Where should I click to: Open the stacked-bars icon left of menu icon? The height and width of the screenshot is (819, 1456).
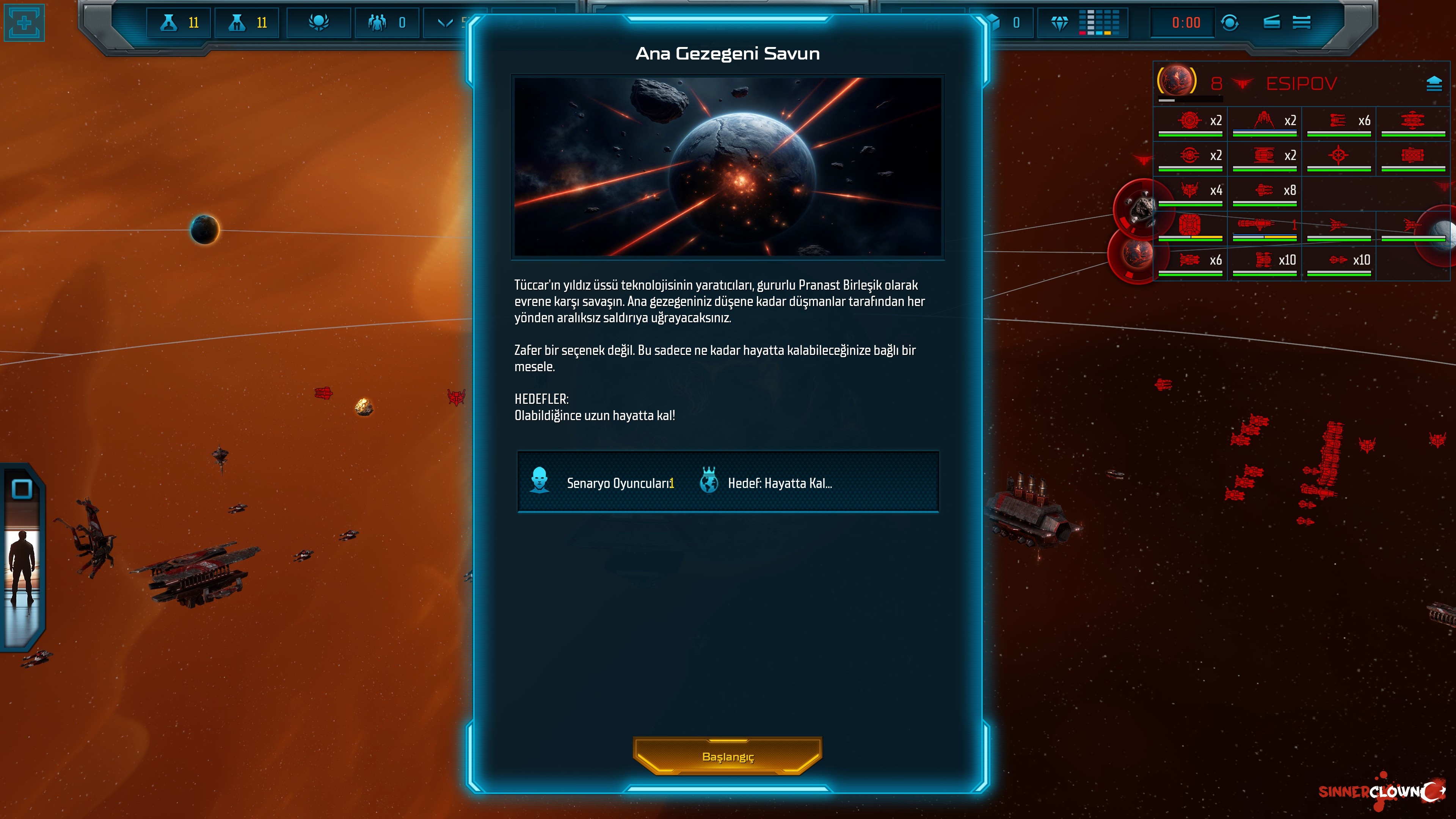pyautogui.click(x=1272, y=23)
